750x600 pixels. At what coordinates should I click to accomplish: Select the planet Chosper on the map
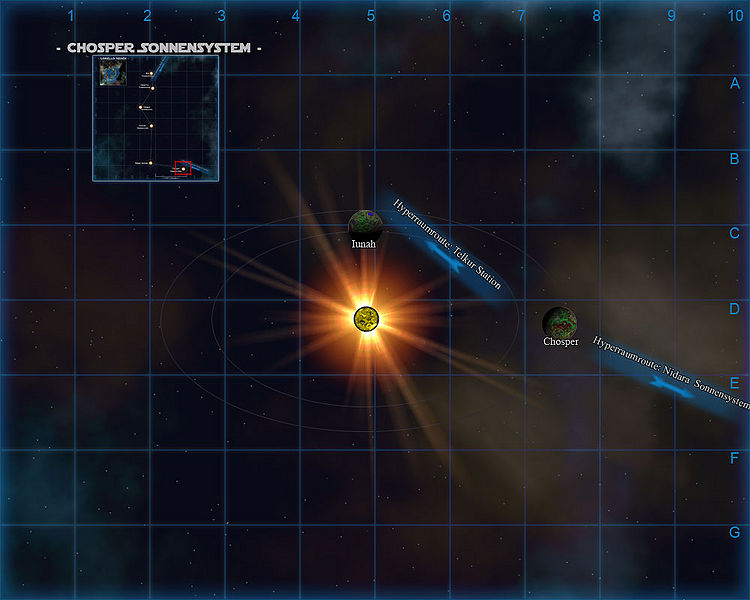coord(560,322)
